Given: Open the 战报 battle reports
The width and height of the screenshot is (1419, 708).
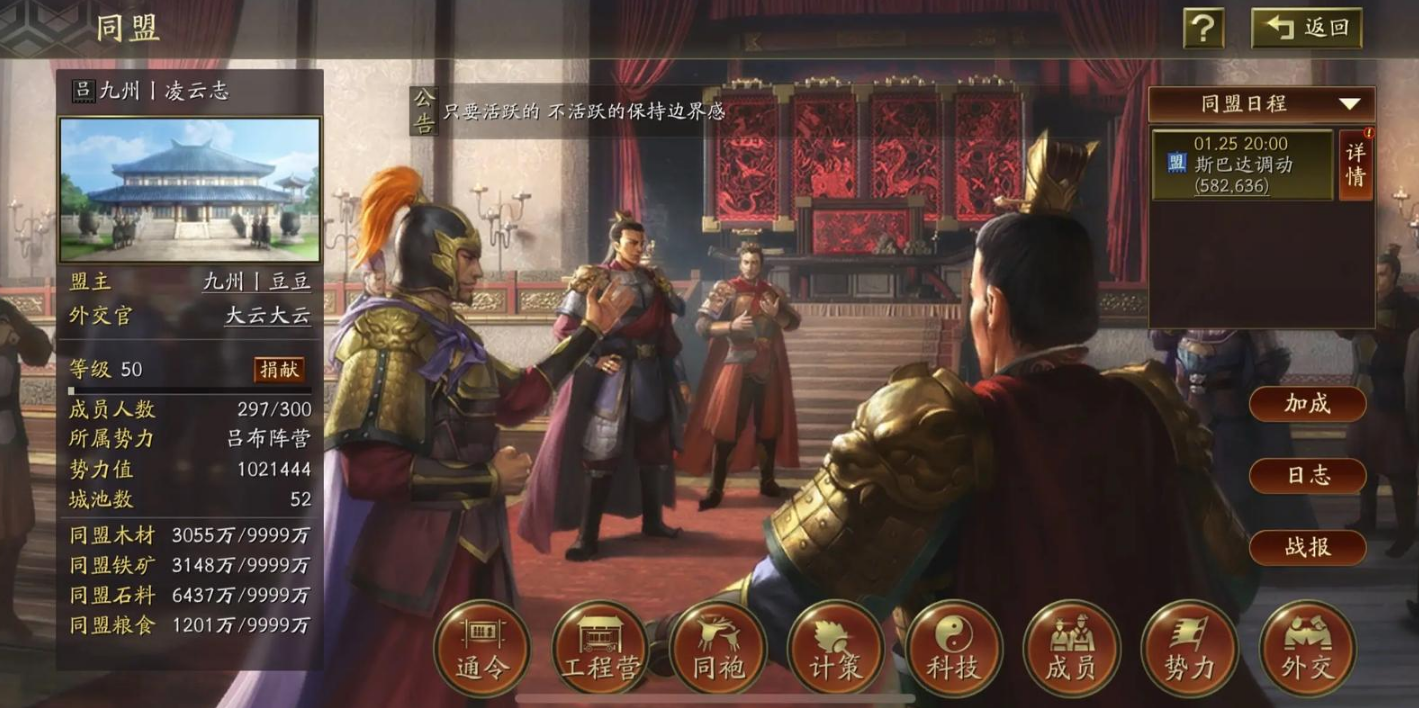Looking at the screenshot, I should pos(1307,548).
